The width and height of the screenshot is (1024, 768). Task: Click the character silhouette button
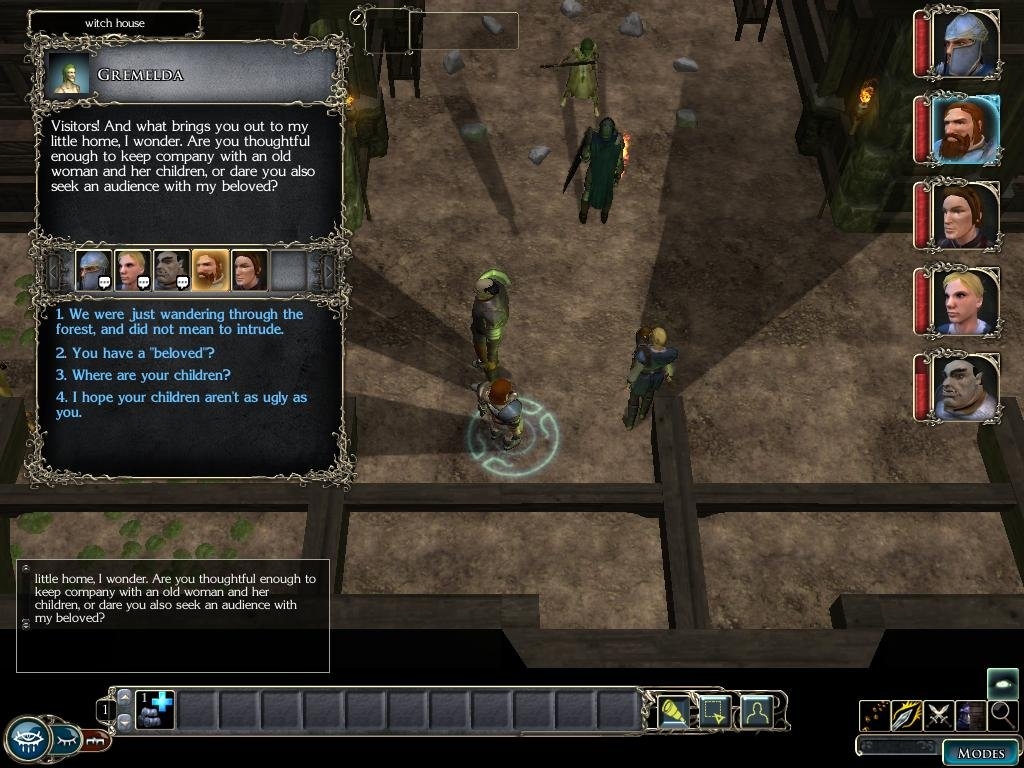tap(756, 711)
